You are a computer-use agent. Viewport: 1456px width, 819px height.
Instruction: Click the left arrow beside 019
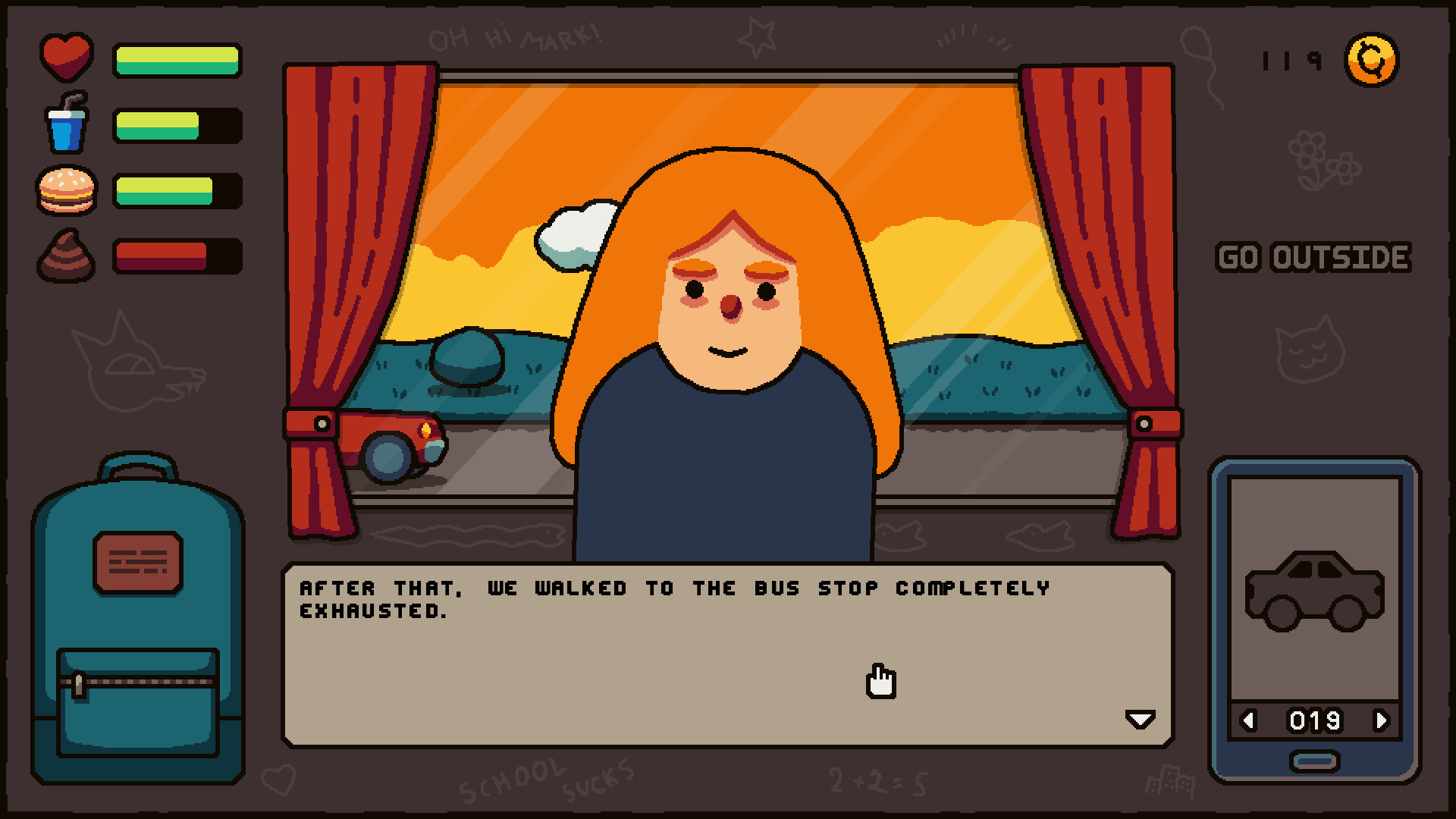coord(1250,721)
